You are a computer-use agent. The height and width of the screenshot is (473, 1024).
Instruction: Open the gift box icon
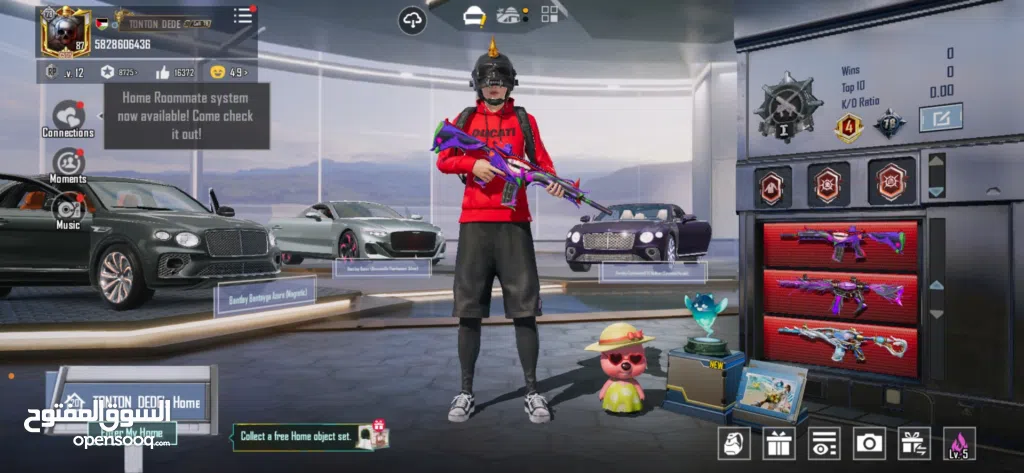tap(776, 442)
